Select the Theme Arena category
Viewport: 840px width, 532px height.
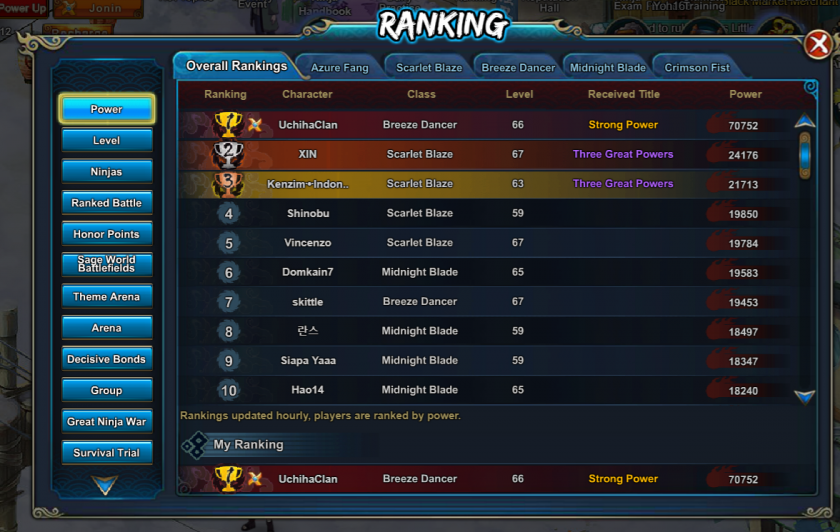(x=107, y=297)
